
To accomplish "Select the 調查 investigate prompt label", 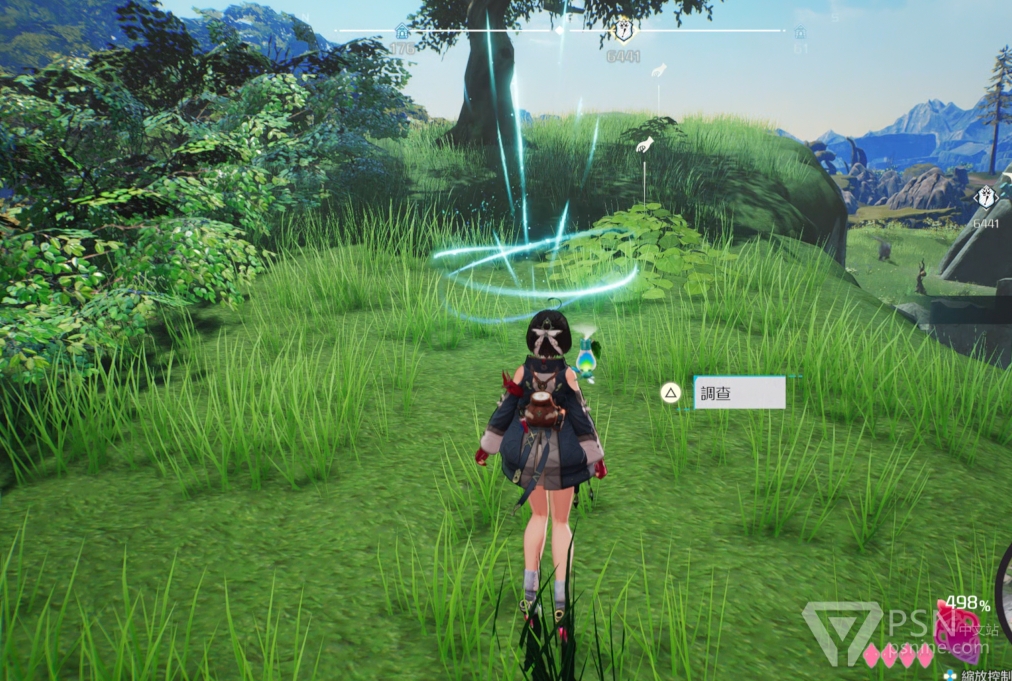I will click(738, 393).
